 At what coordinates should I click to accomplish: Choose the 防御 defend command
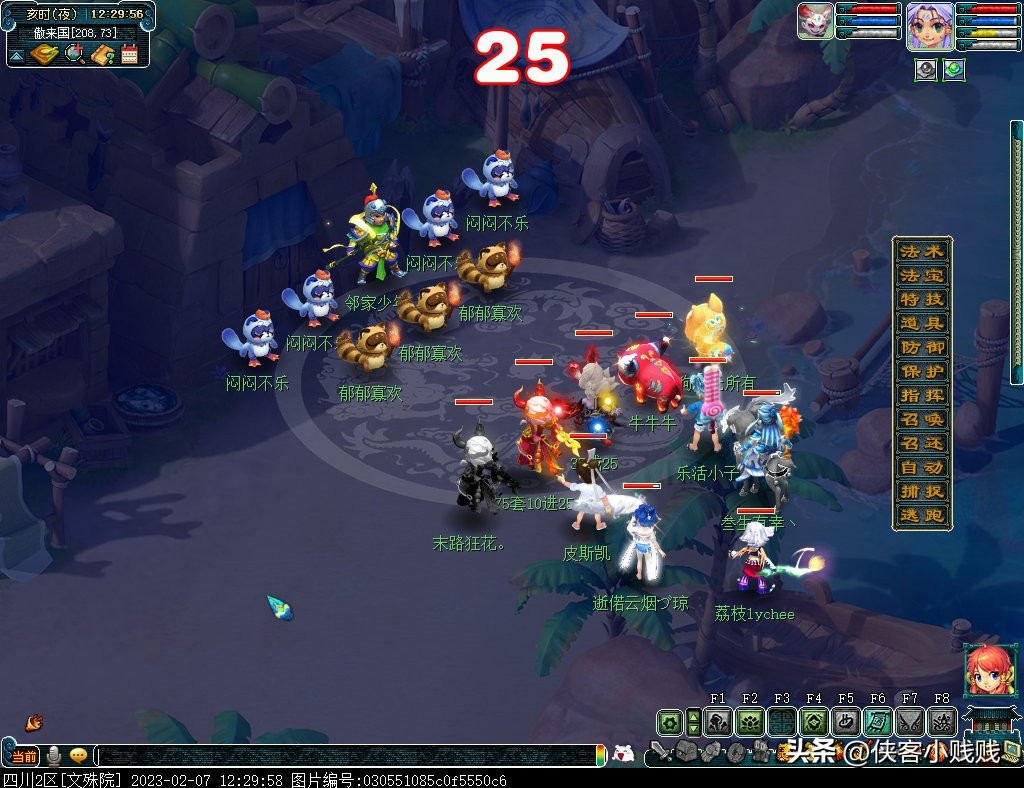921,347
